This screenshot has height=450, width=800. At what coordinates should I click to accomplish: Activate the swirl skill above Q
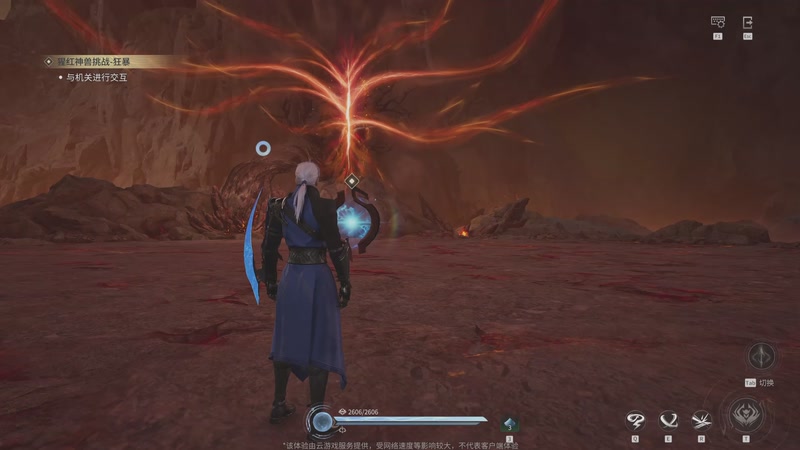click(635, 420)
